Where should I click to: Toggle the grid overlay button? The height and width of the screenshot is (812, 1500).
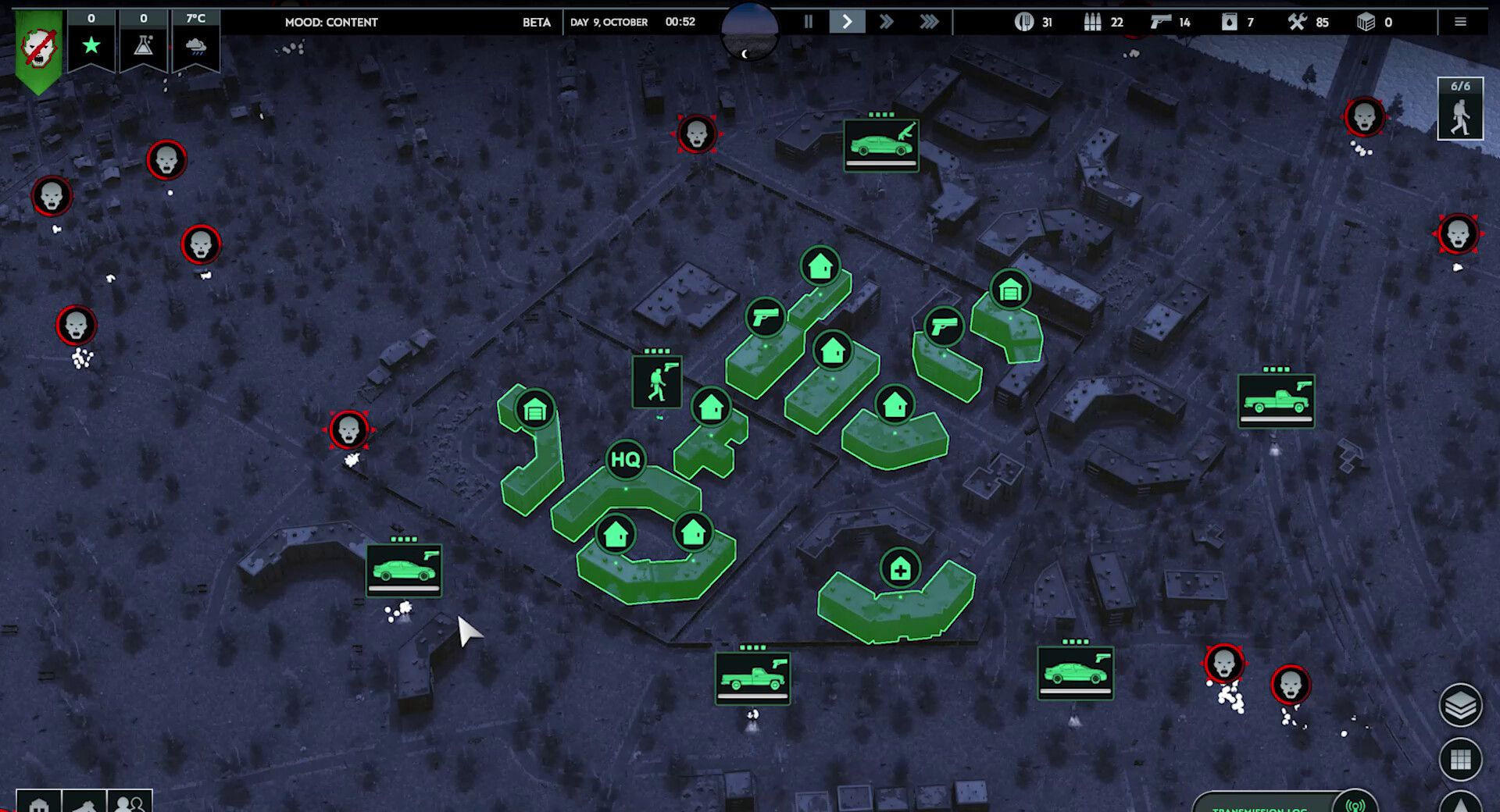click(1460, 759)
